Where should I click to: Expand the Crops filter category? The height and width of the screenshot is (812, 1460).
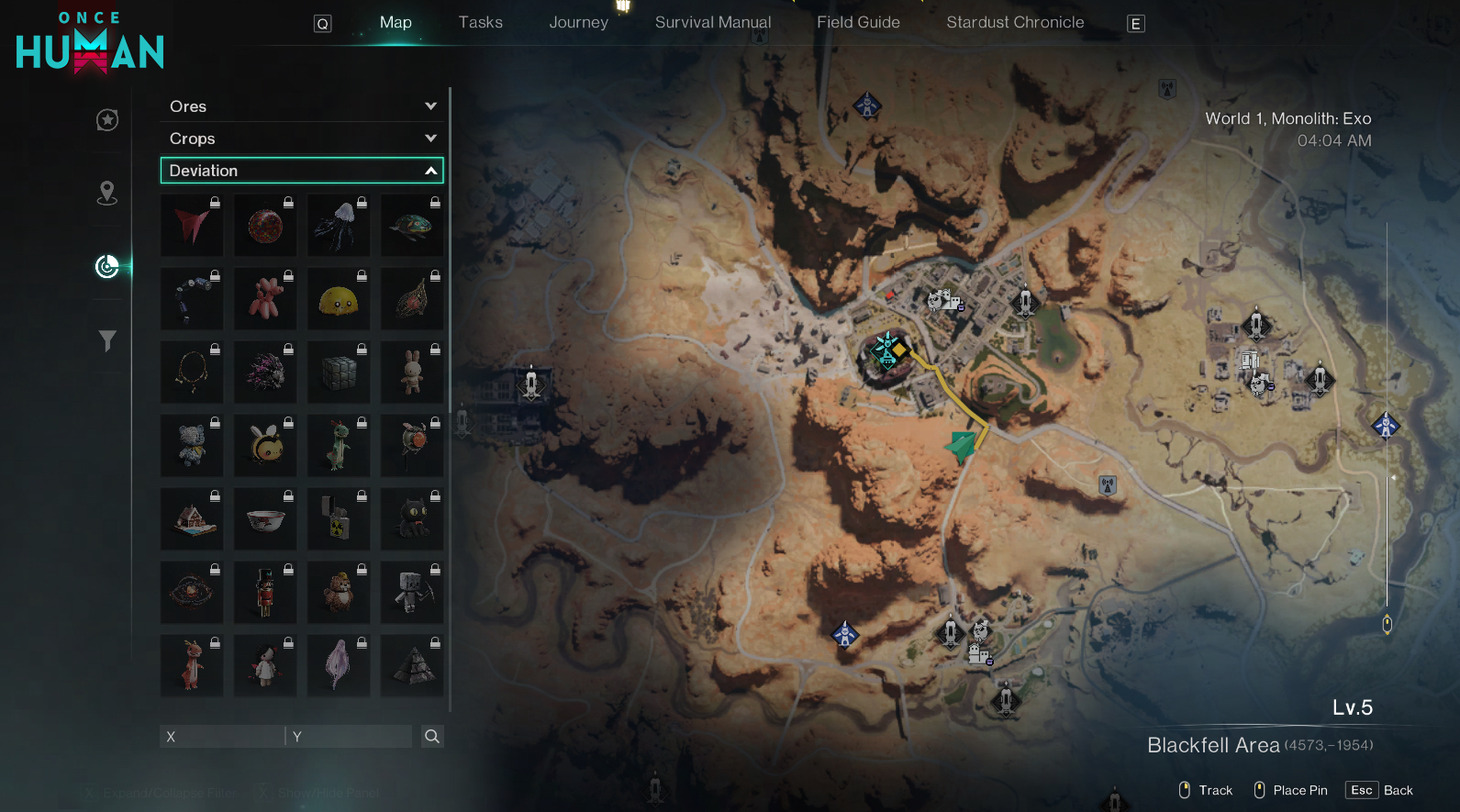tap(301, 139)
